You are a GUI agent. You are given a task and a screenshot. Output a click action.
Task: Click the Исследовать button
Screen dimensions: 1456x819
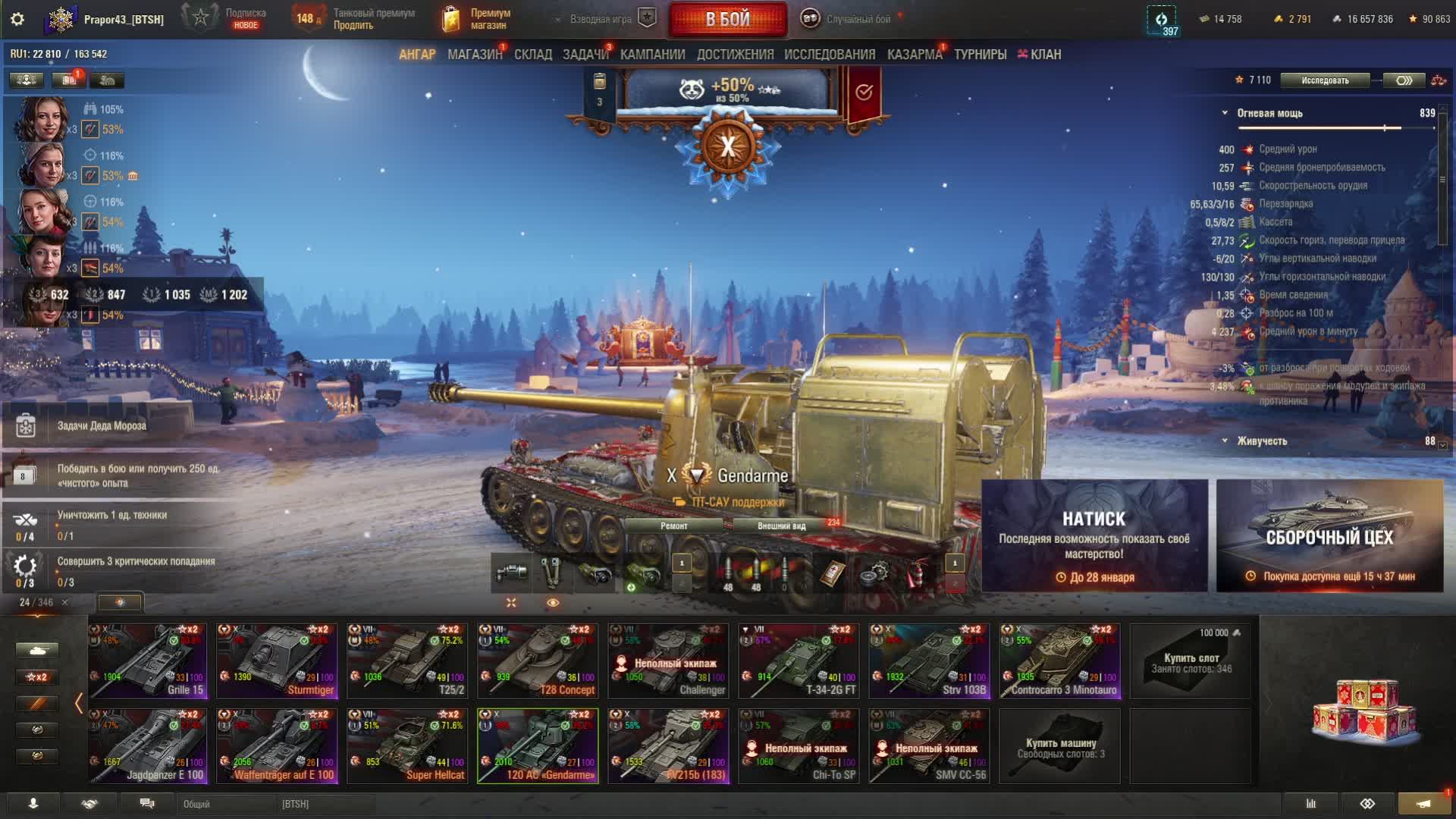1325,80
